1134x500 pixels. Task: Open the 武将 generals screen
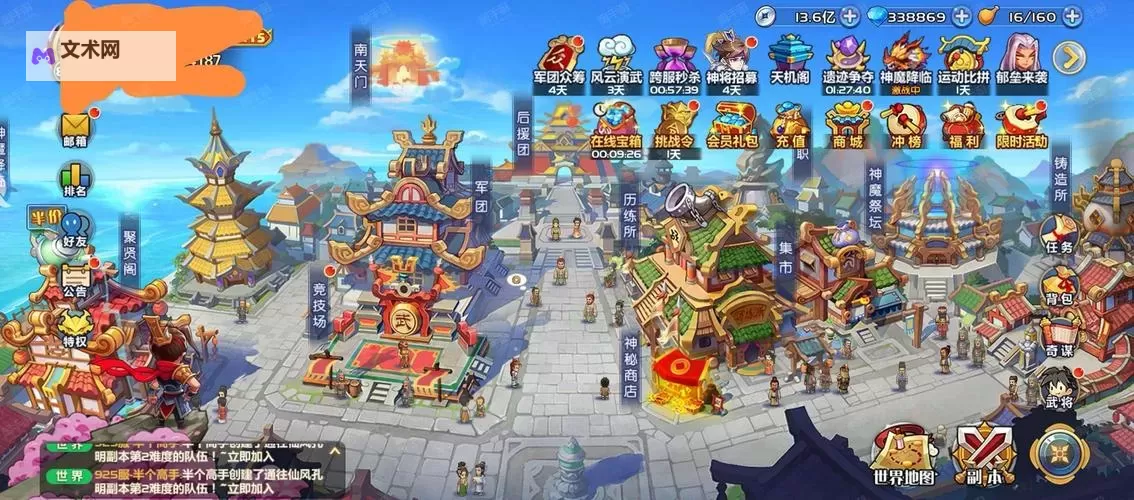click(1059, 388)
